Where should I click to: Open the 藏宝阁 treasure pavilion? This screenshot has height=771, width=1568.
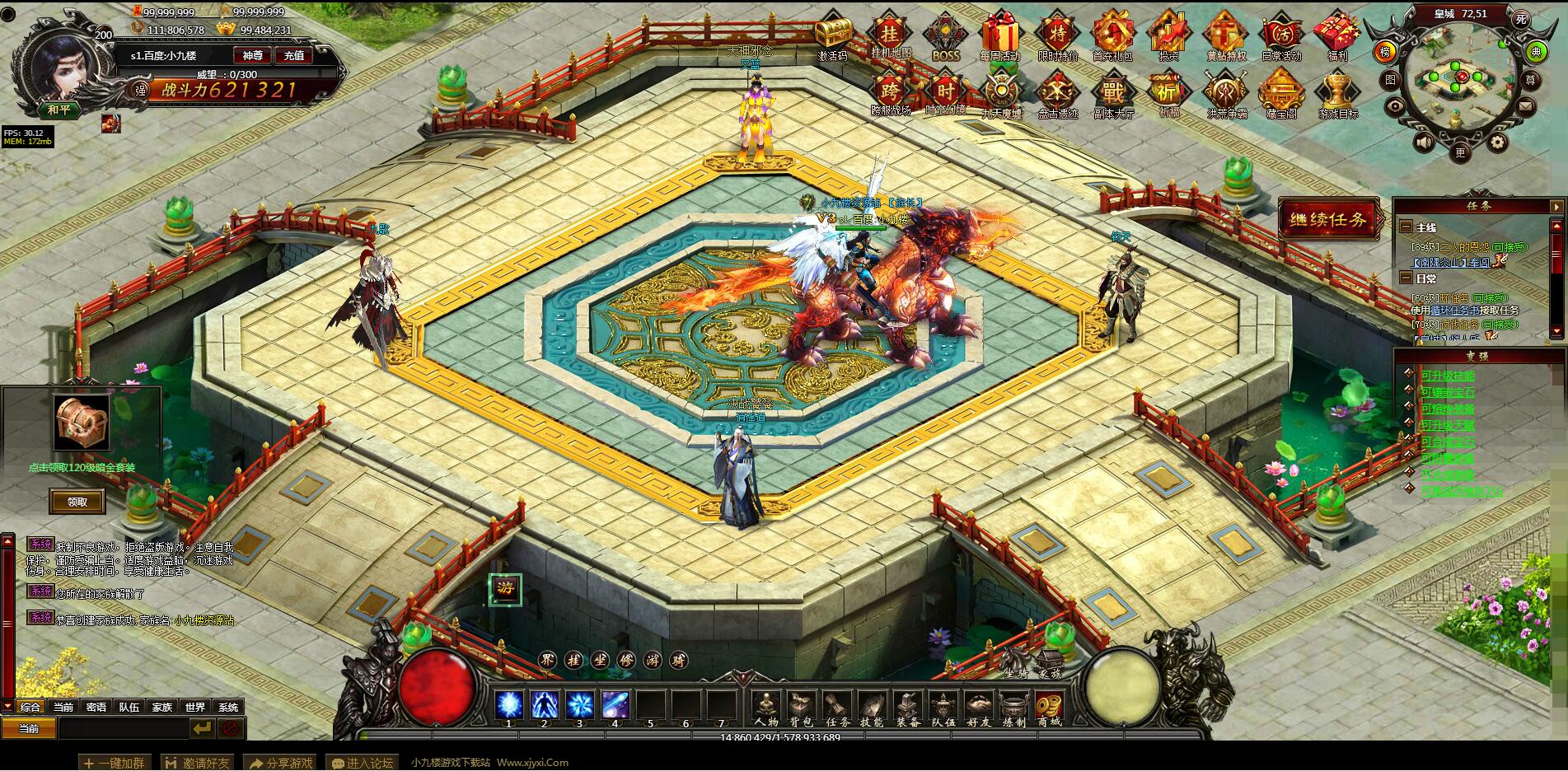point(1280,94)
